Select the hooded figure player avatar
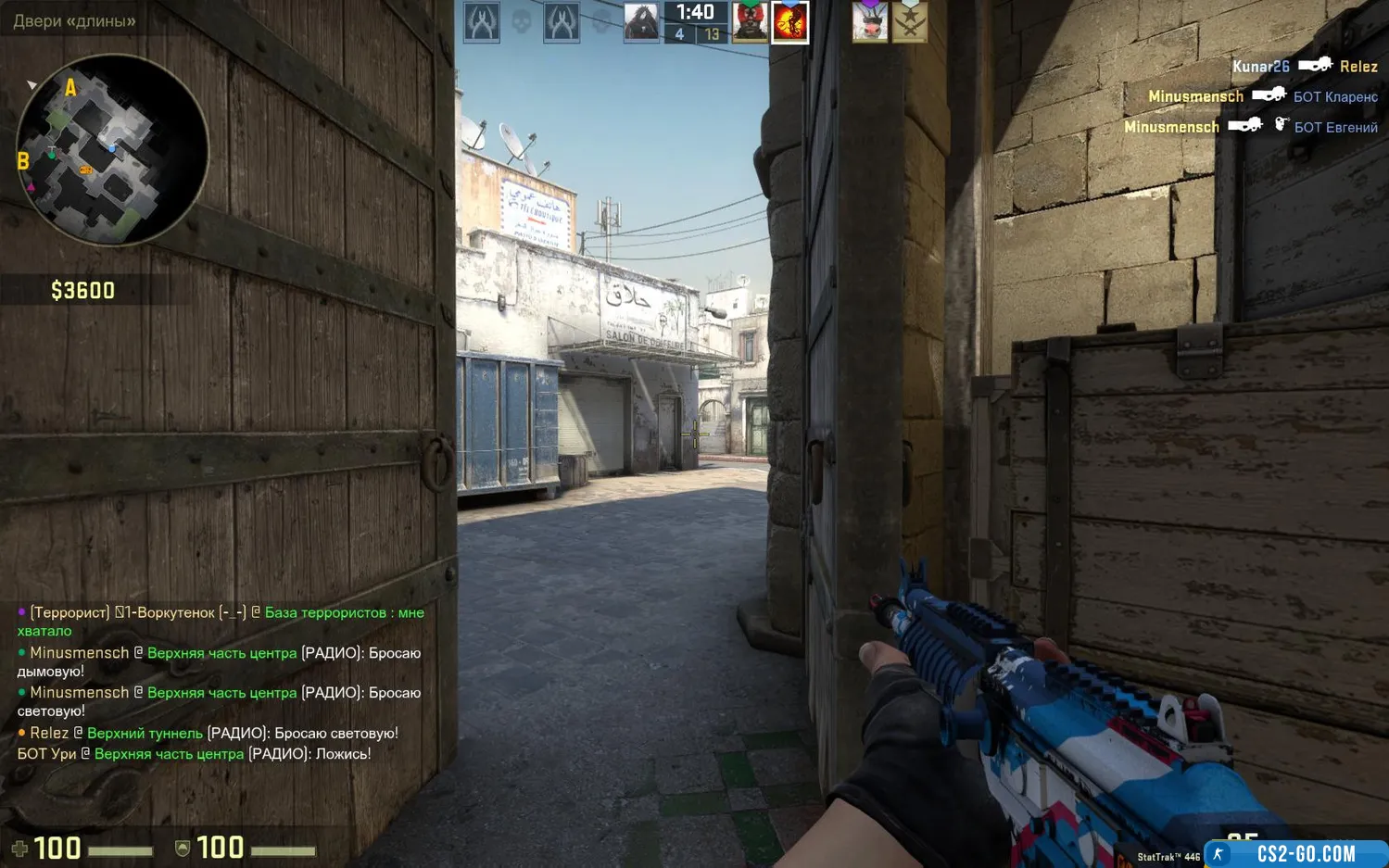Image resolution: width=1389 pixels, height=868 pixels. pyautogui.click(x=641, y=22)
